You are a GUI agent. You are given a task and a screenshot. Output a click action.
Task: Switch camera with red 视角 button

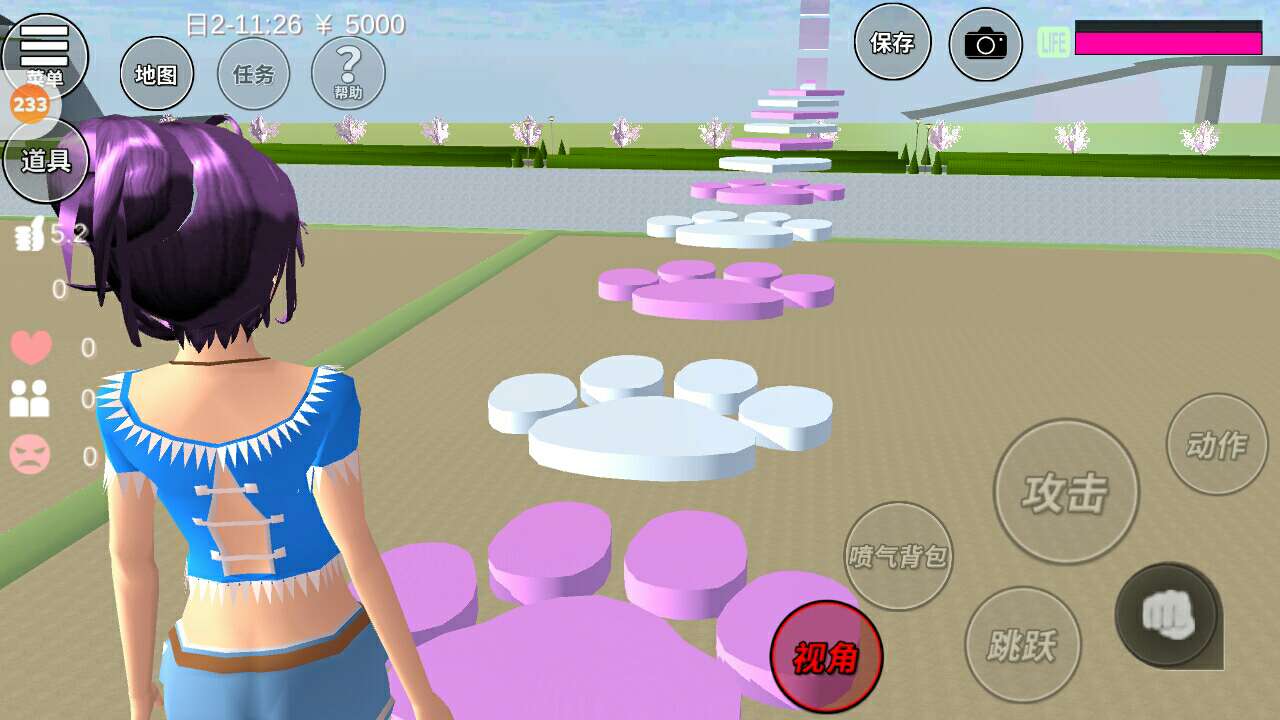pos(826,656)
